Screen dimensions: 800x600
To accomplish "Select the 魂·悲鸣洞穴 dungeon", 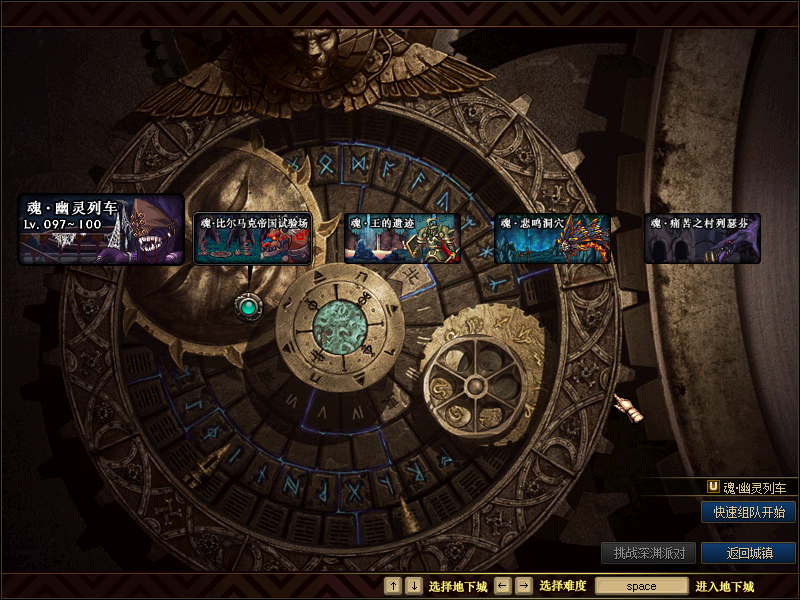I will 551,238.
